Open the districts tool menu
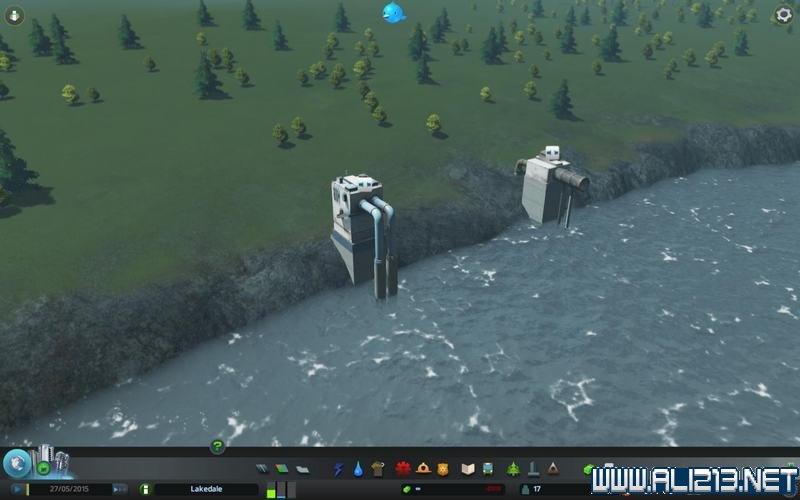This screenshot has width=800, height=500. [x=301, y=469]
